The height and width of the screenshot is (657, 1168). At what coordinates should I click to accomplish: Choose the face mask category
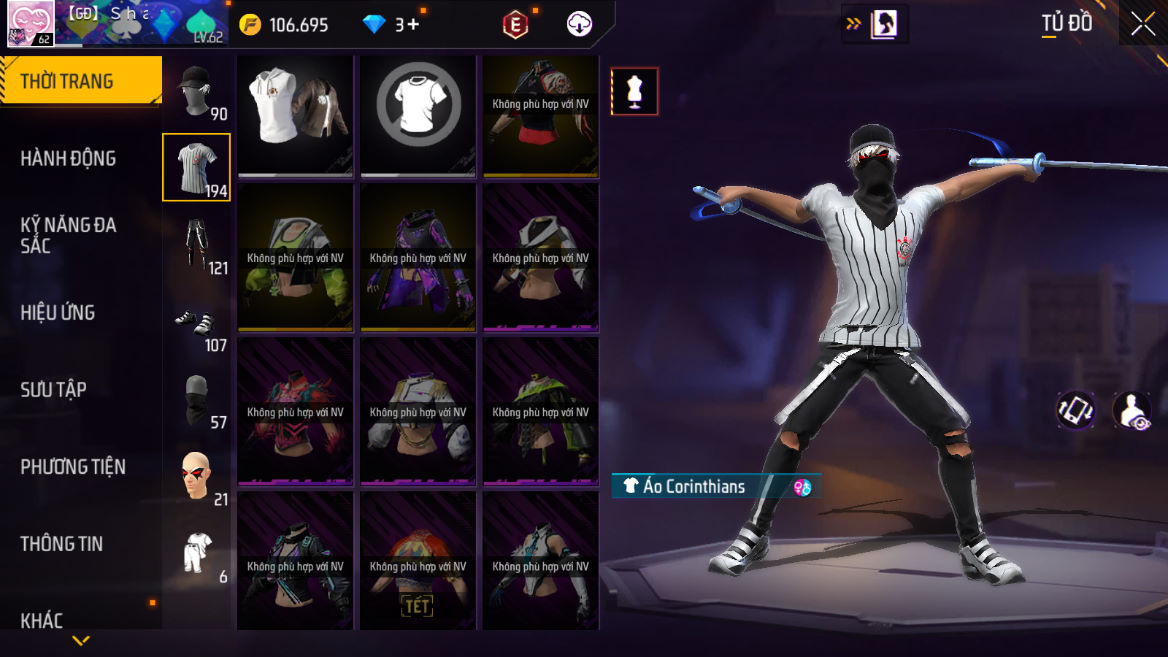tap(196, 399)
